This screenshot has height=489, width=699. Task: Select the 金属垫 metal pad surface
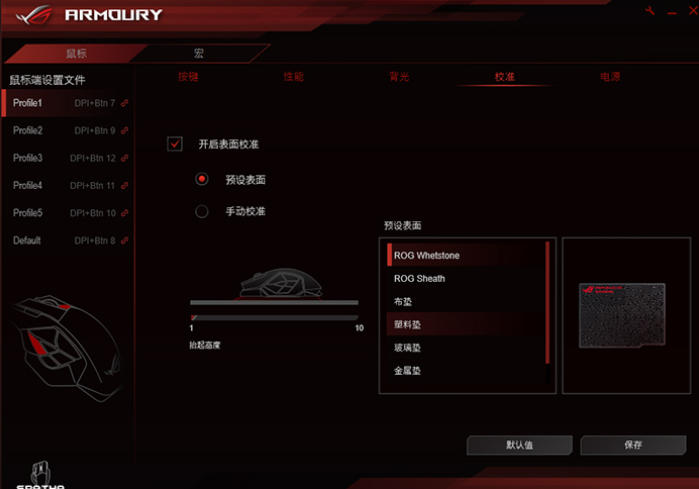[x=407, y=370]
